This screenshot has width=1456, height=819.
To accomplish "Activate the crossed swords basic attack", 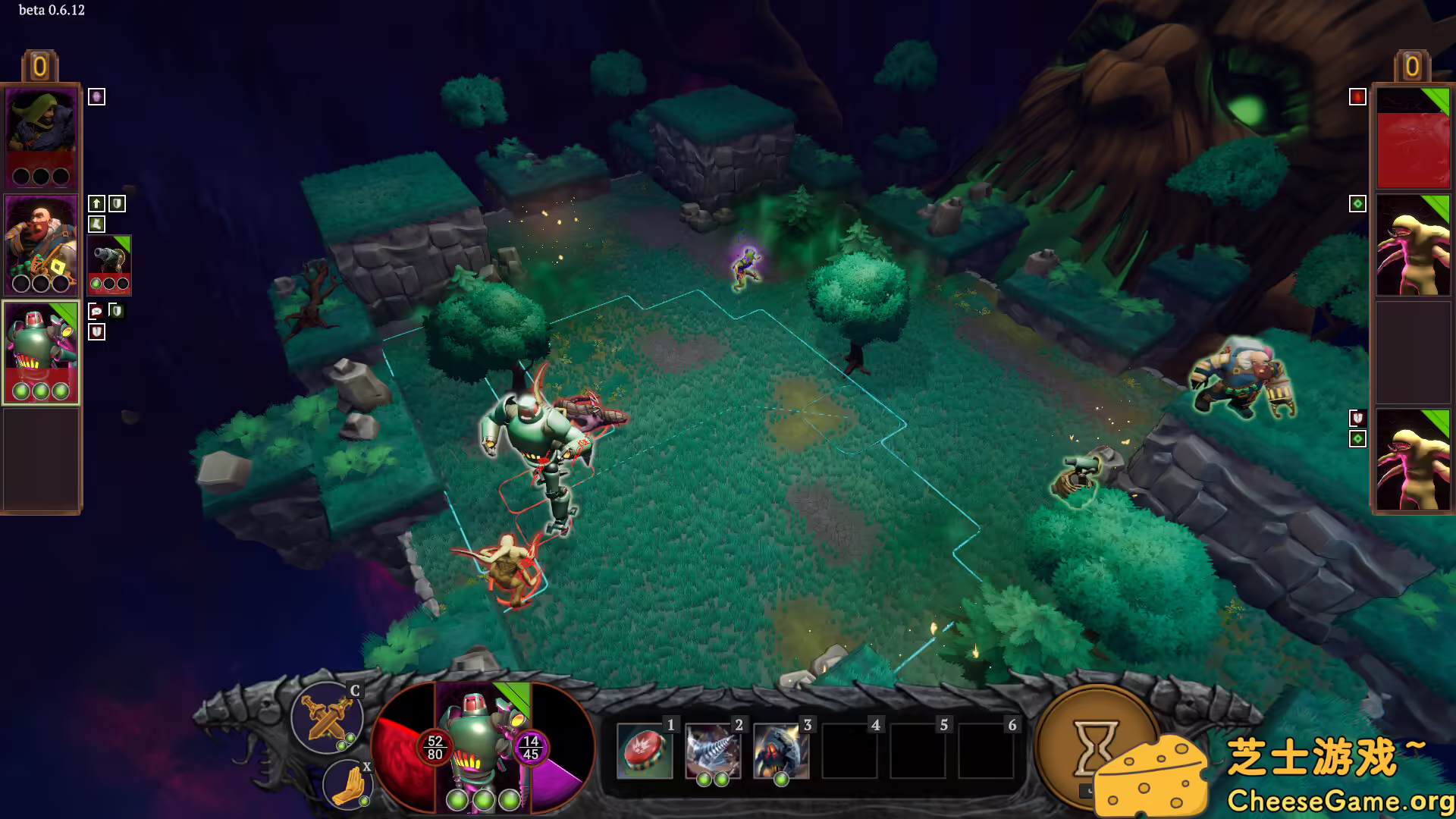I will [327, 717].
